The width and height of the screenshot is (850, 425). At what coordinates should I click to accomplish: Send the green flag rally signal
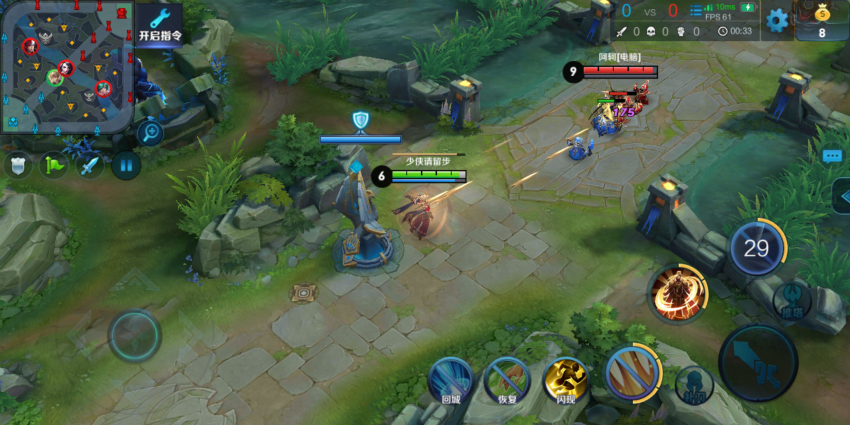pyautogui.click(x=54, y=165)
